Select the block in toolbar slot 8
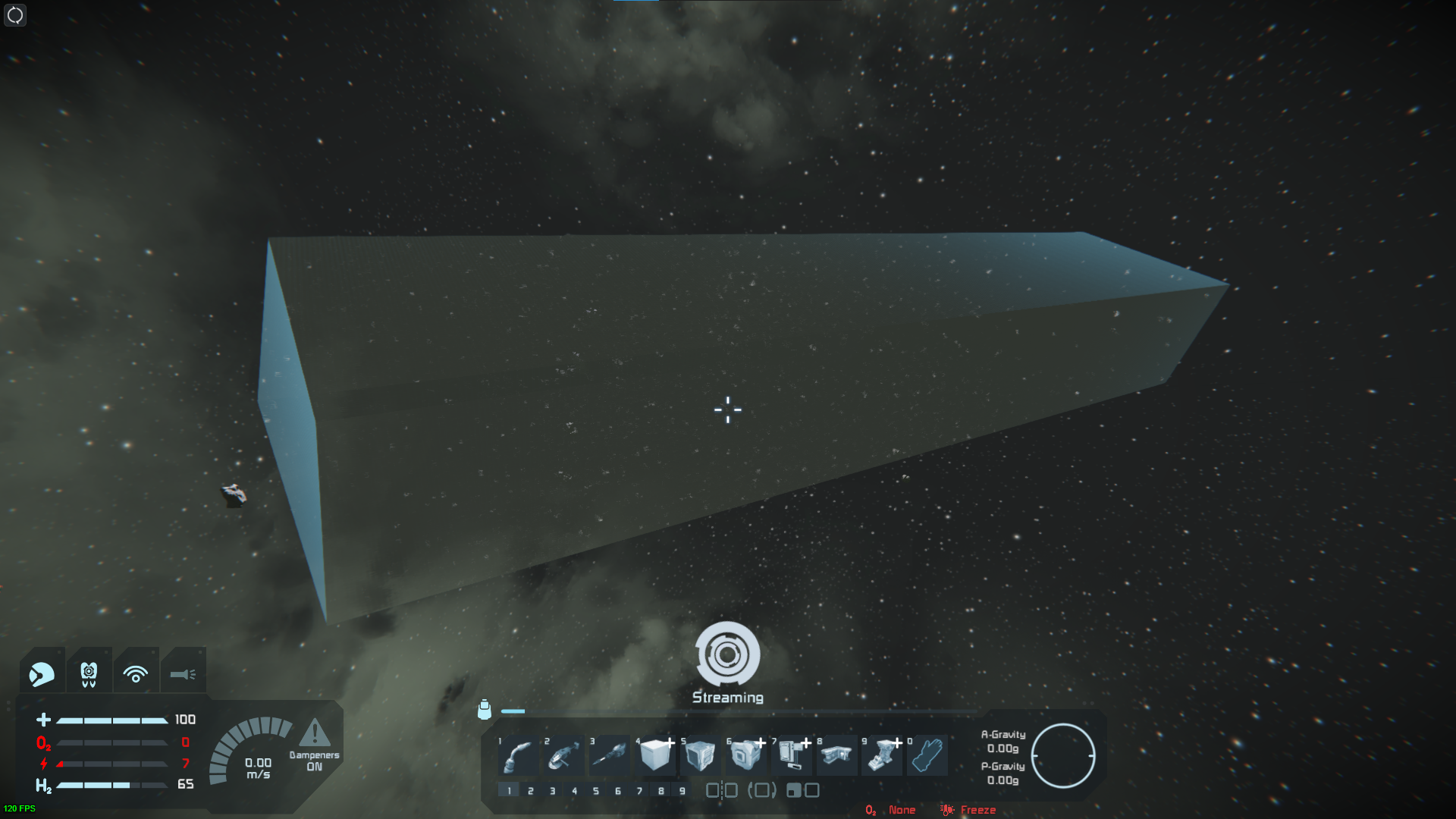The width and height of the screenshot is (1456, 819). click(x=836, y=755)
